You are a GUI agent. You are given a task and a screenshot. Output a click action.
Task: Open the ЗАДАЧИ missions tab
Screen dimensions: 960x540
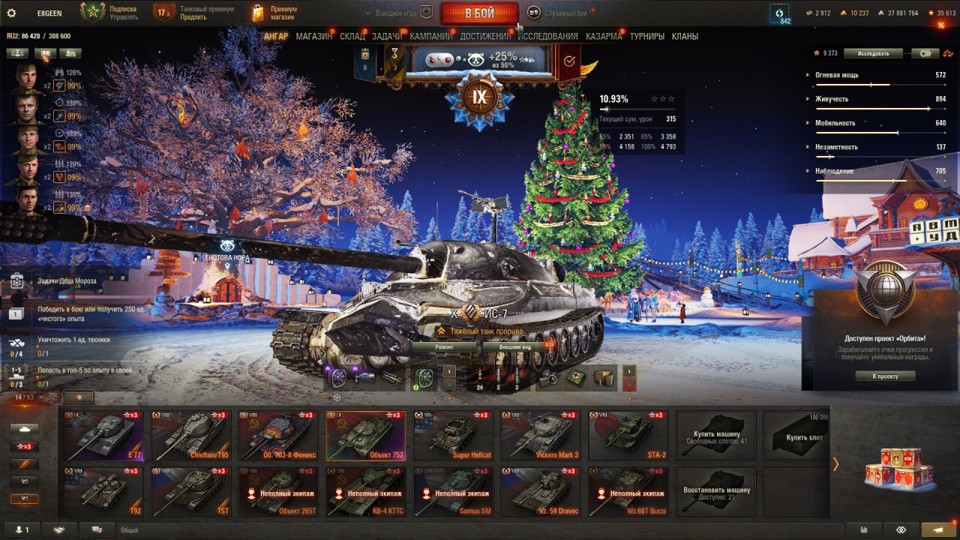point(387,36)
